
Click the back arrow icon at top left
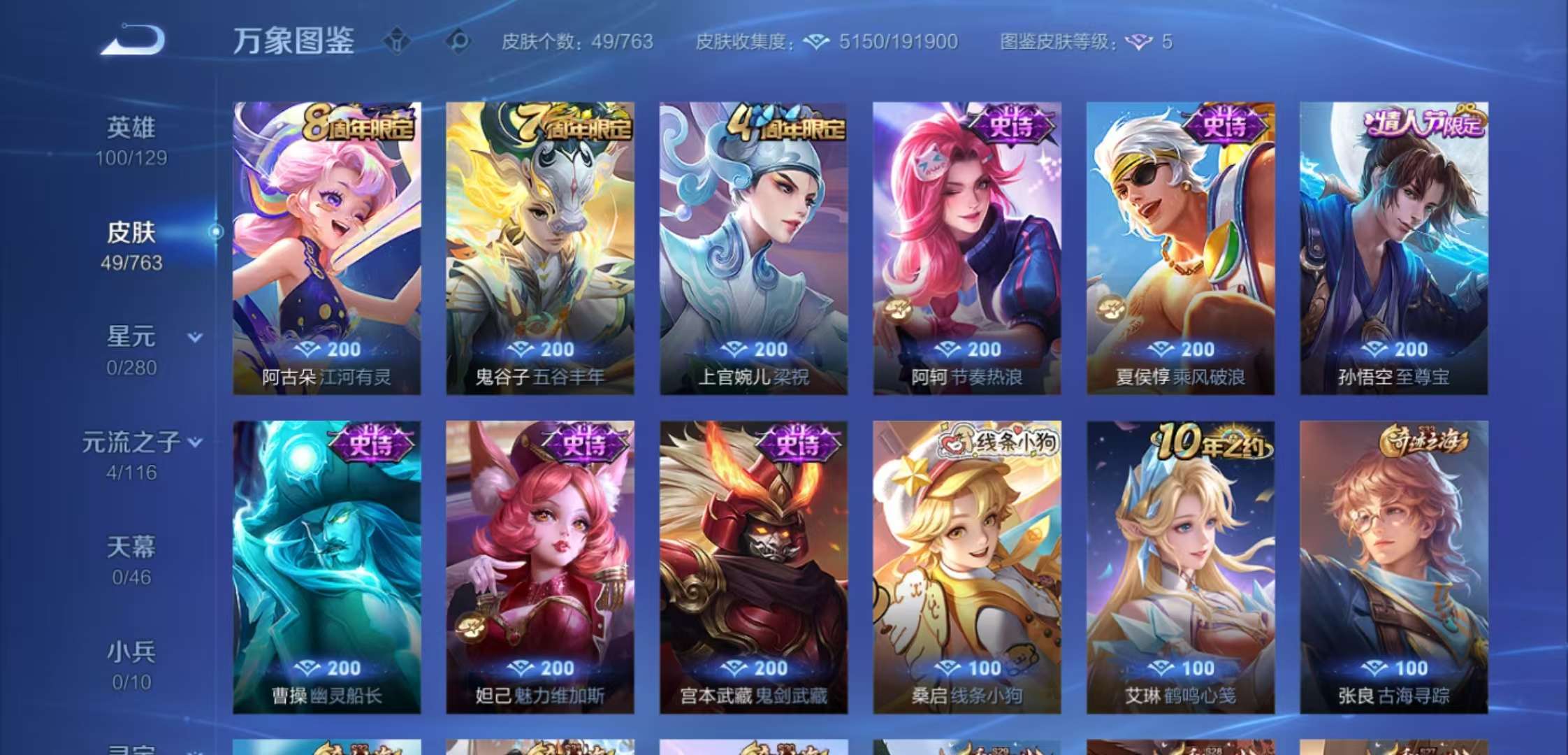click(133, 41)
